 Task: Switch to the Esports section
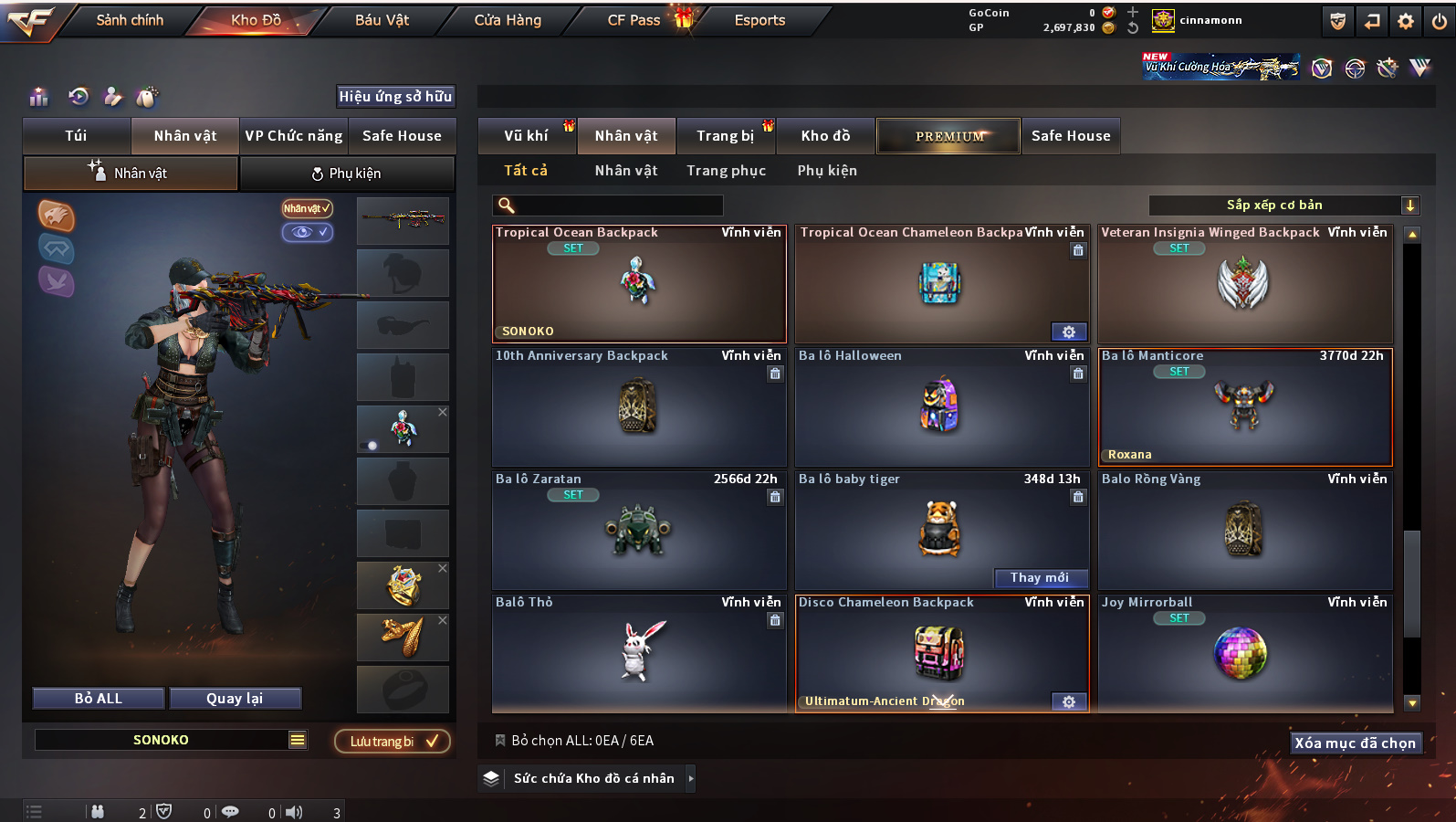point(759,20)
